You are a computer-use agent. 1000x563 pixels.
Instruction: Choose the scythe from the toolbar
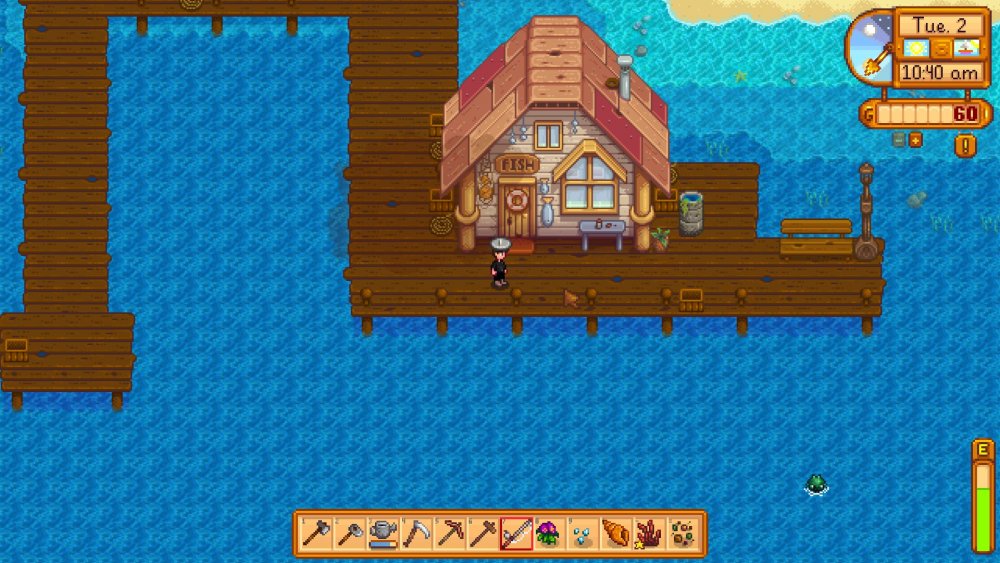415,534
